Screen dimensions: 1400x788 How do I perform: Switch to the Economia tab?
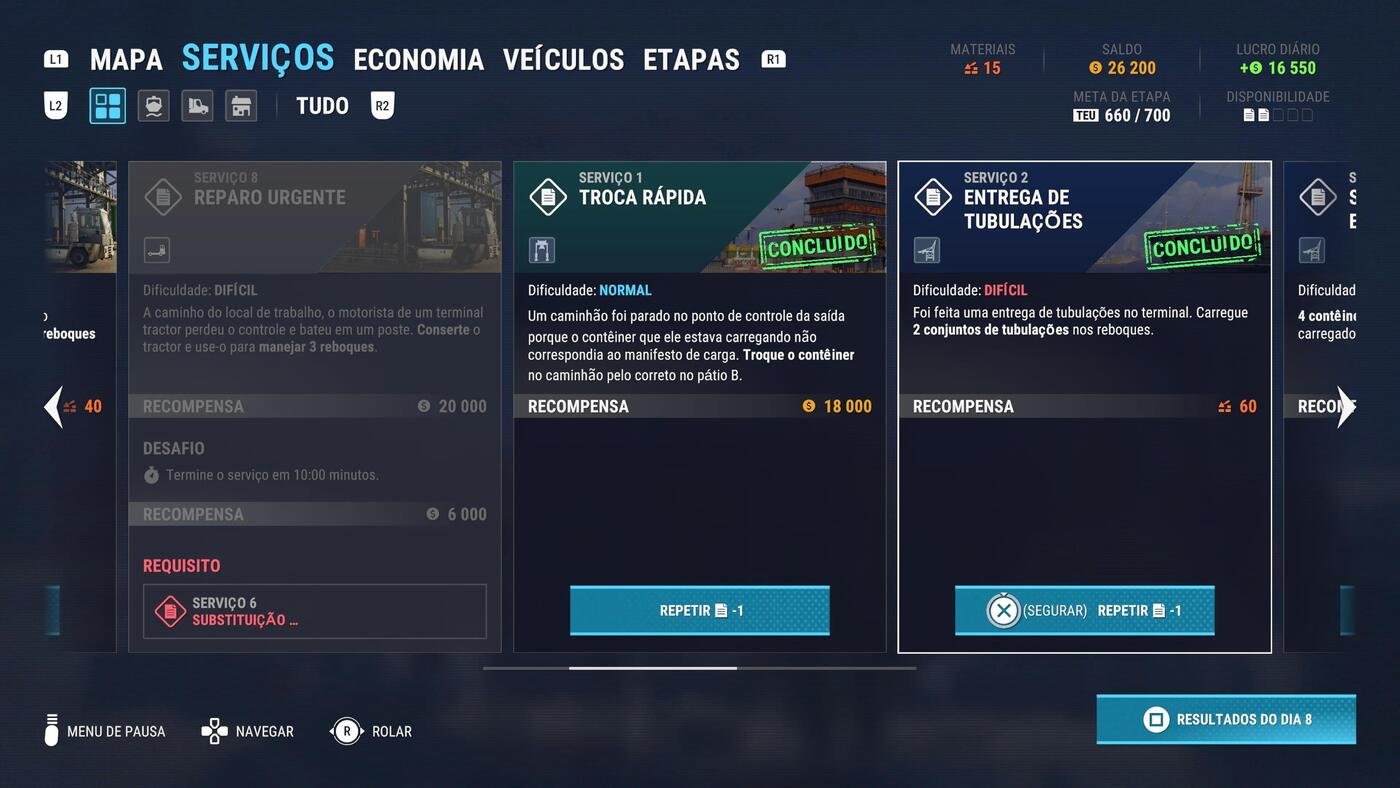418,60
